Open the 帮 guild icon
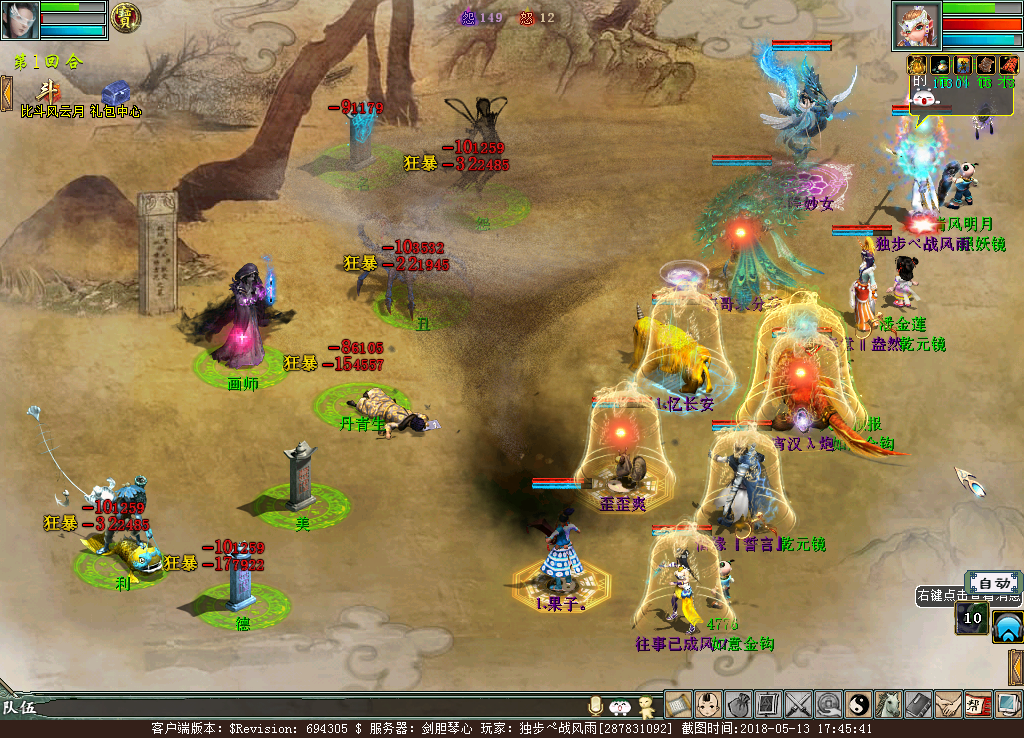 click(x=978, y=705)
